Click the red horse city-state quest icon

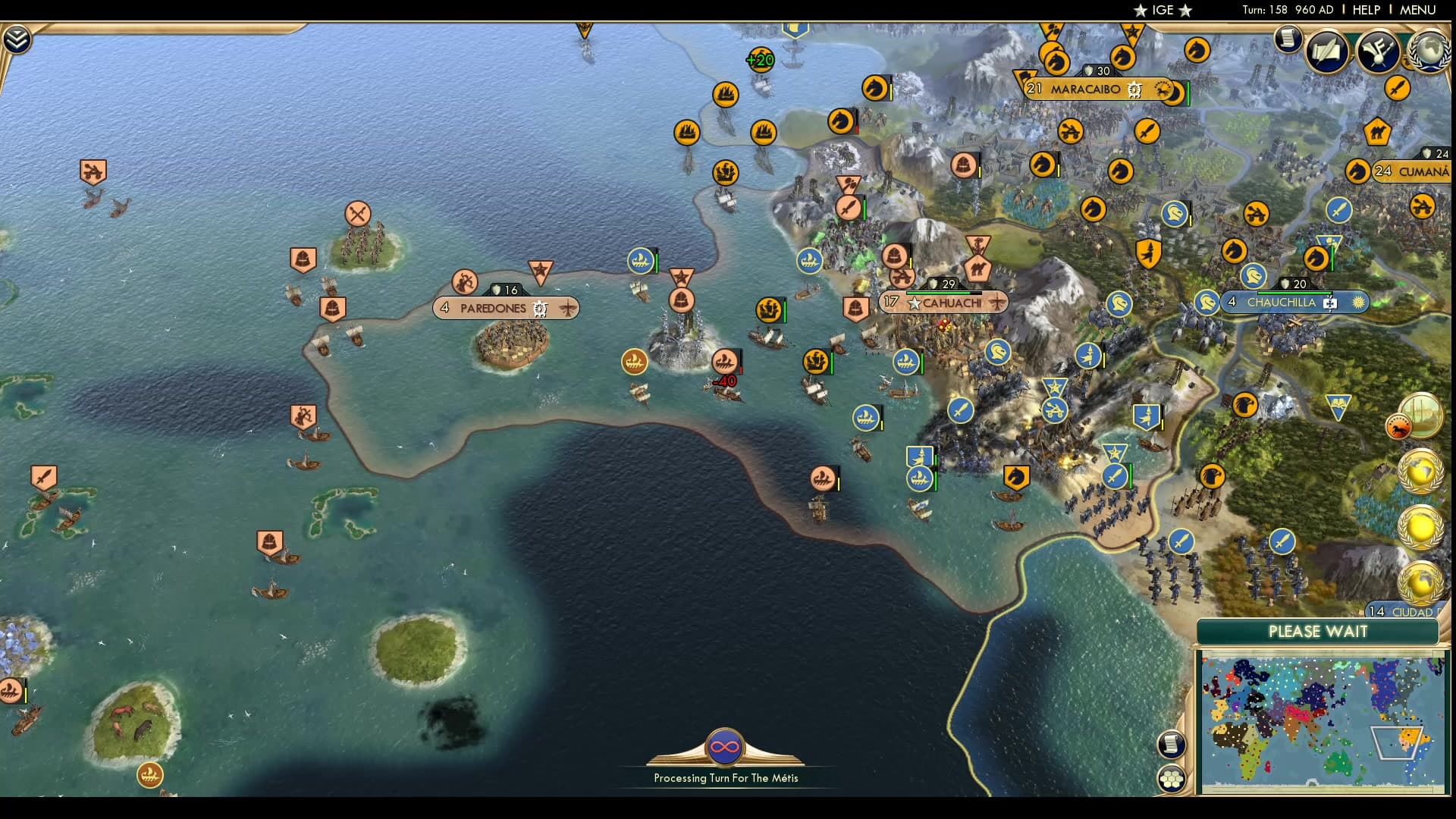[1399, 426]
